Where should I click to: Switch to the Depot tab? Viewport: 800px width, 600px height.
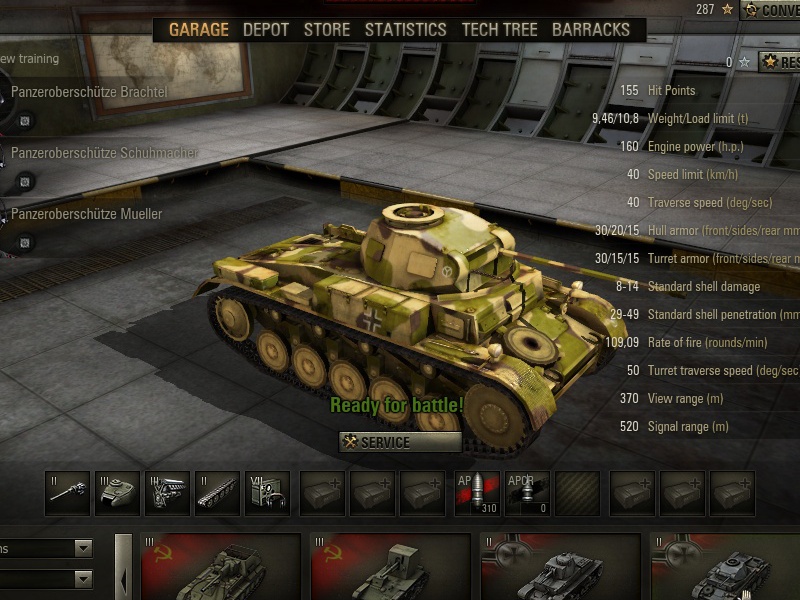(x=266, y=29)
